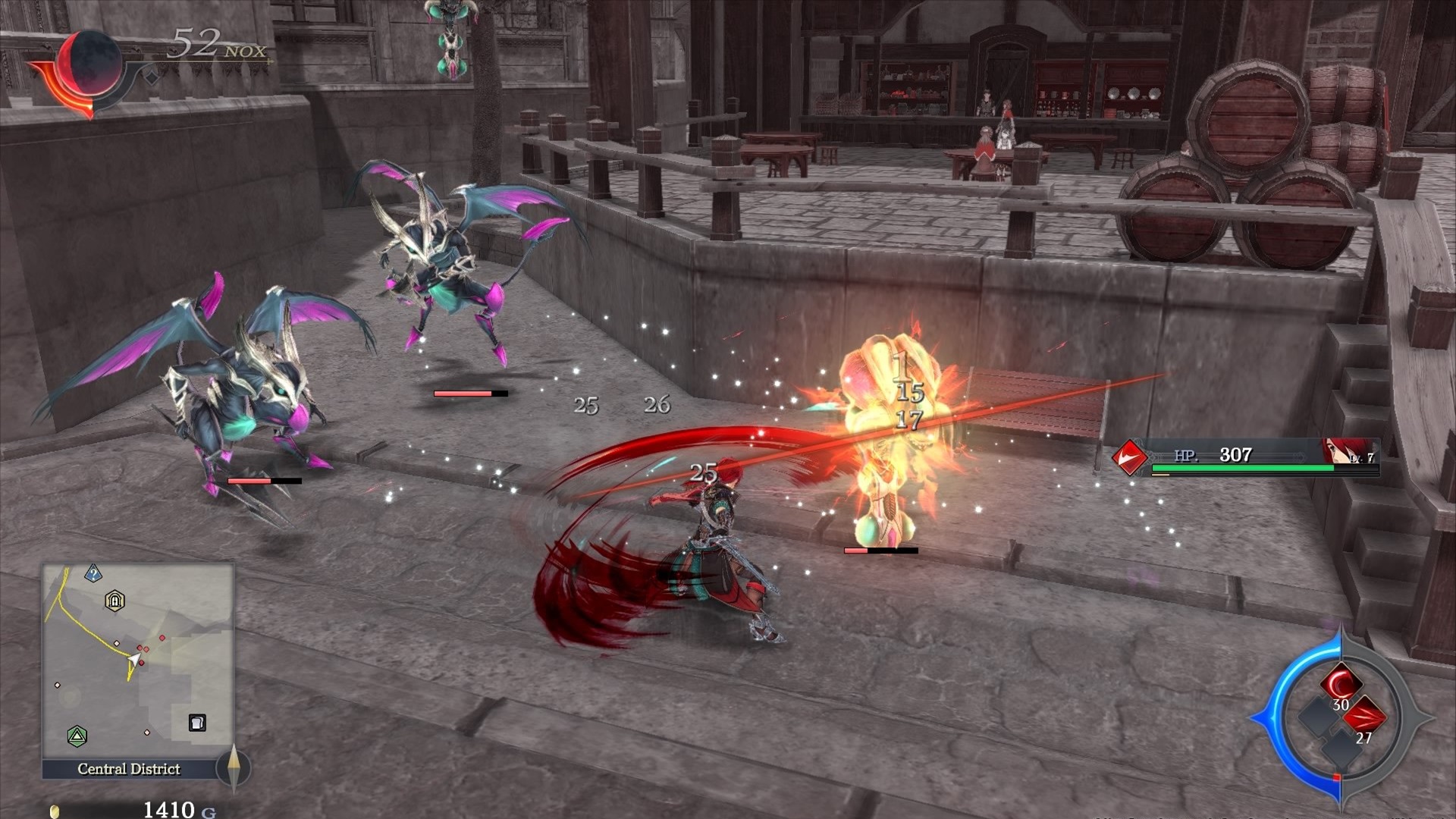Choose the bread shop marker on minimap
The width and height of the screenshot is (1456, 819).
click(x=197, y=723)
